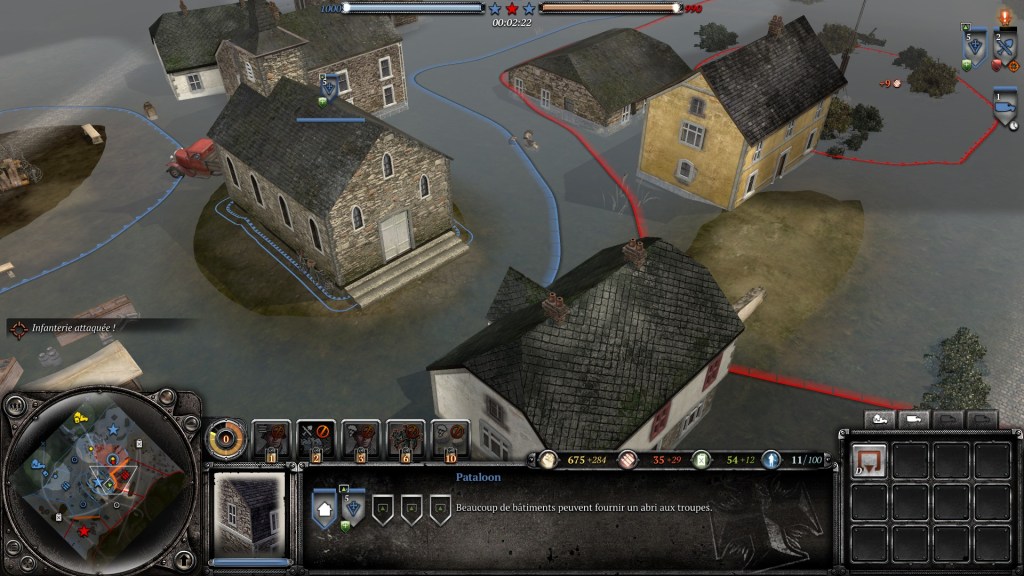Screen dimensions: 1024x576
Task: Open the infantry production tab
Action: pos(881,419)
